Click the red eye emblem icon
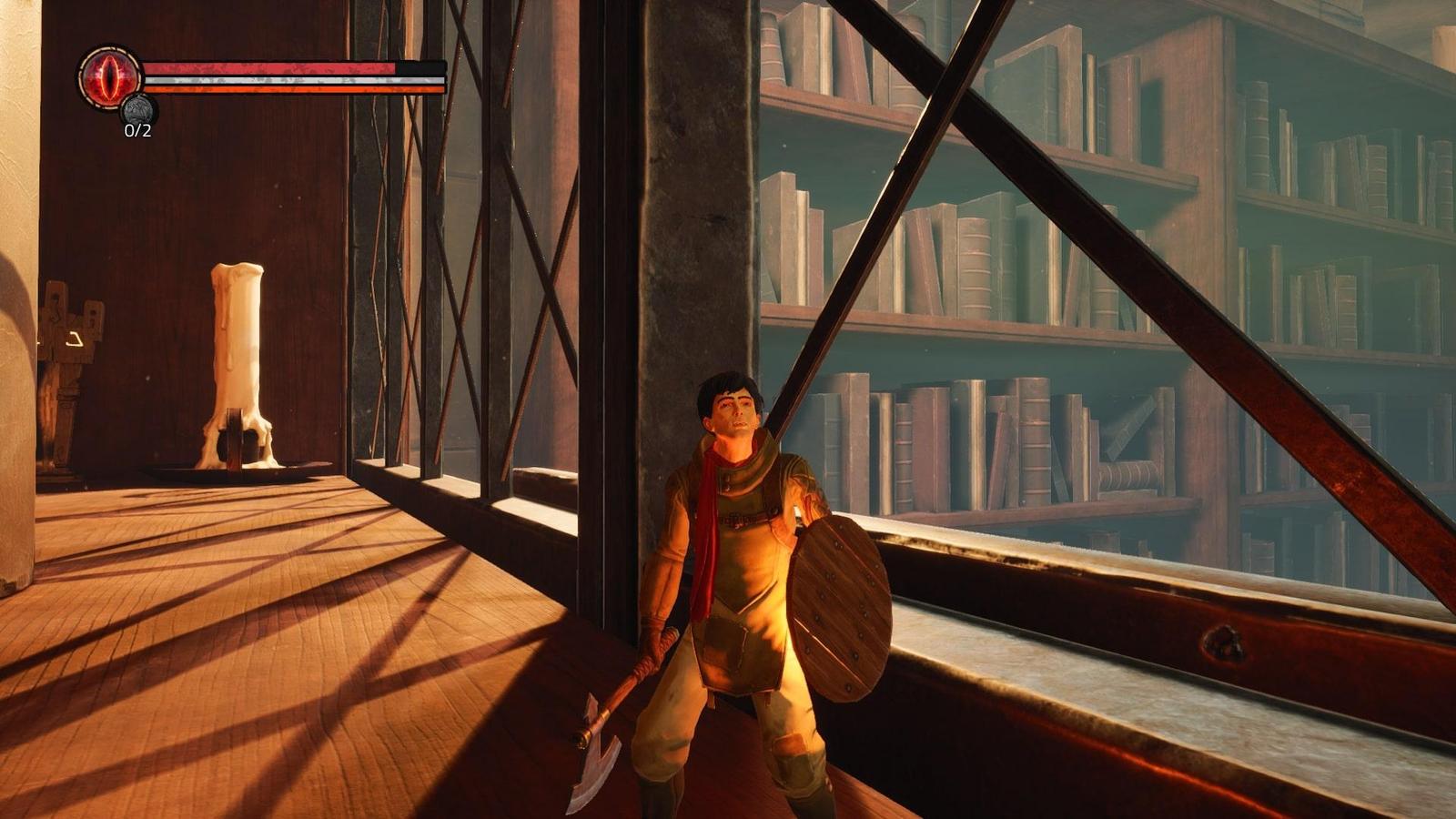Screen dimensions: 1456x819 point(111,77)
